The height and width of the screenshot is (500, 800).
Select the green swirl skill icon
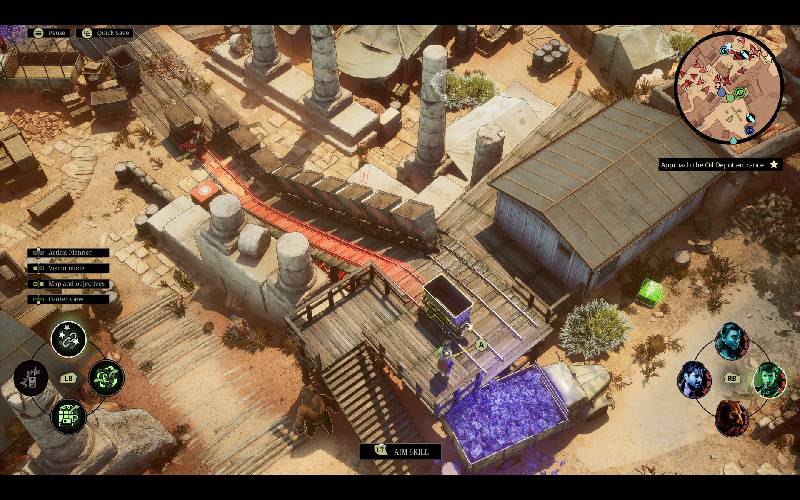106,377
